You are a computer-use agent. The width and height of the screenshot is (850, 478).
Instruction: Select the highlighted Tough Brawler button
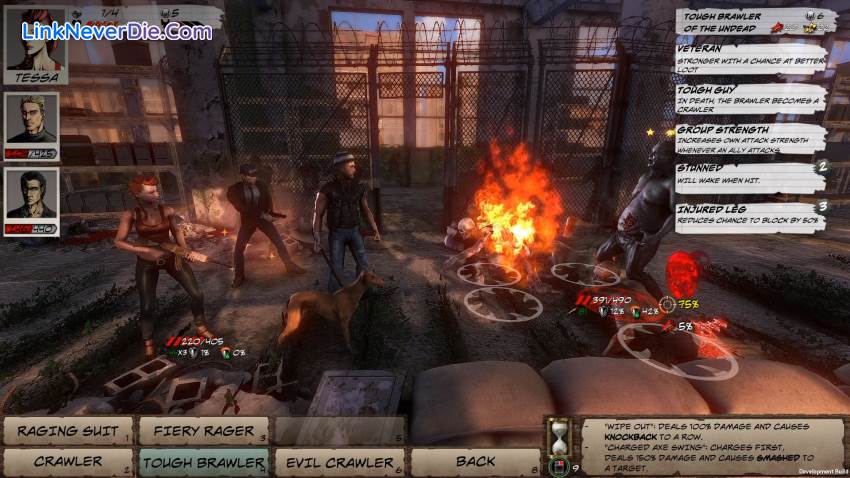coord(203,462)
